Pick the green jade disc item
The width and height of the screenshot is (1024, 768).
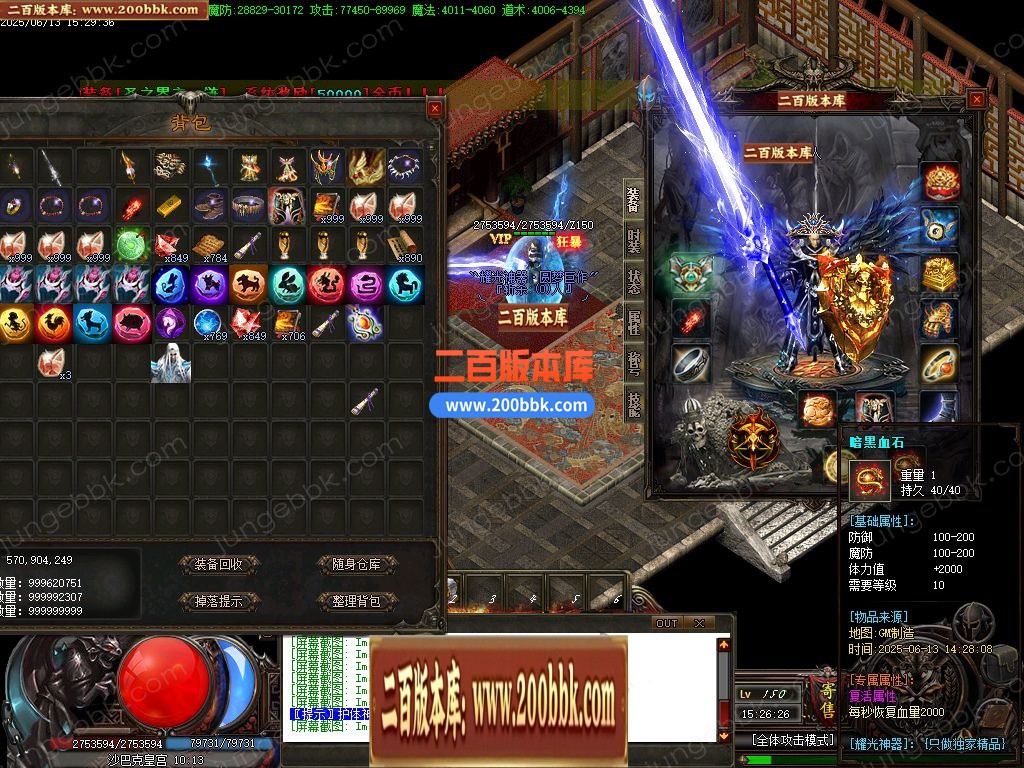point(131,244)
